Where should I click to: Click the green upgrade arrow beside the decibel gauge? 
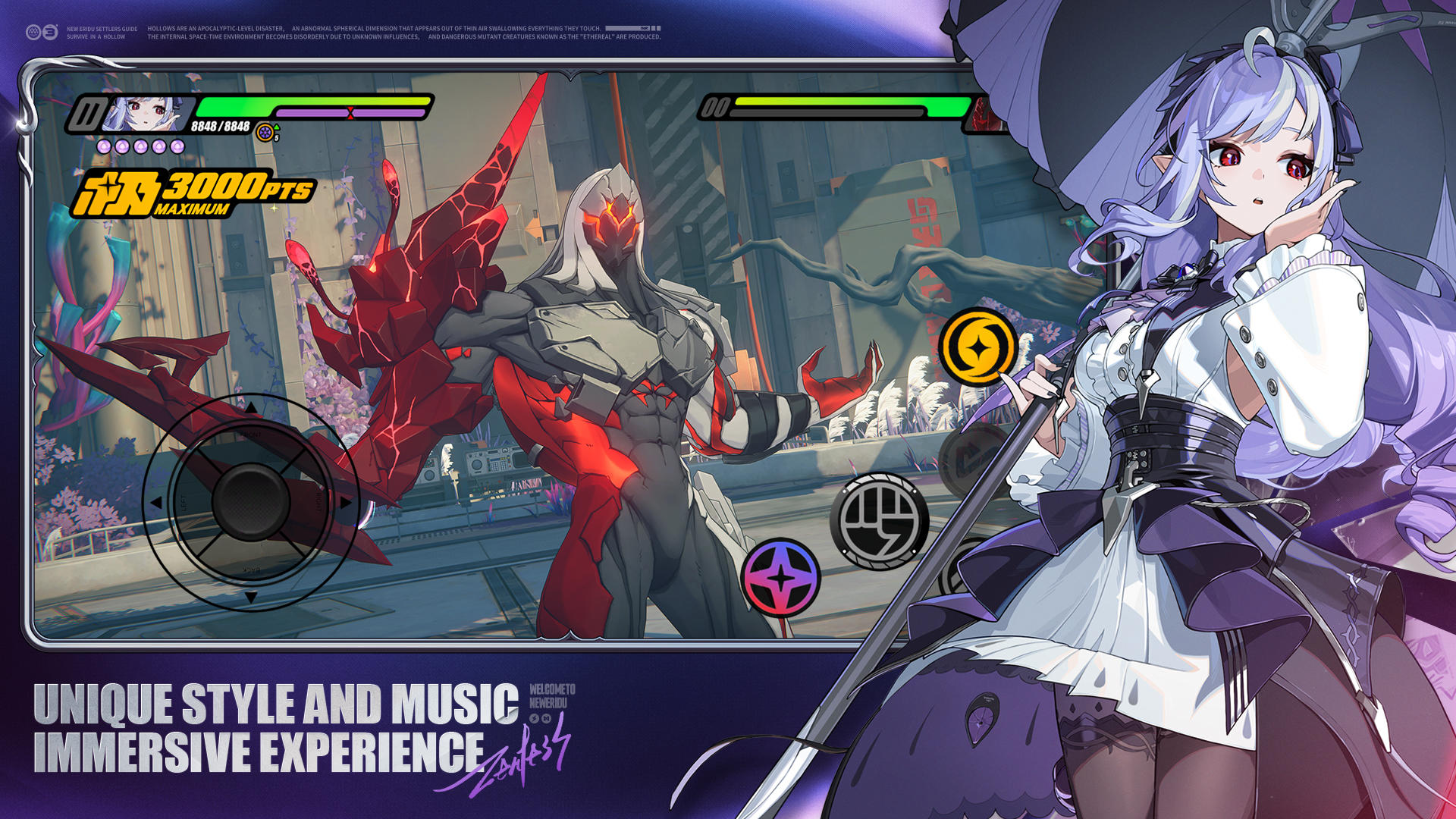point(278,127)
